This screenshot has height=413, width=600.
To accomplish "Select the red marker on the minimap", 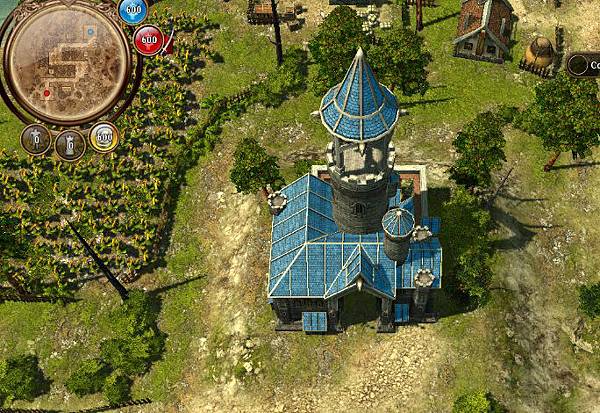I will [45, 92].
